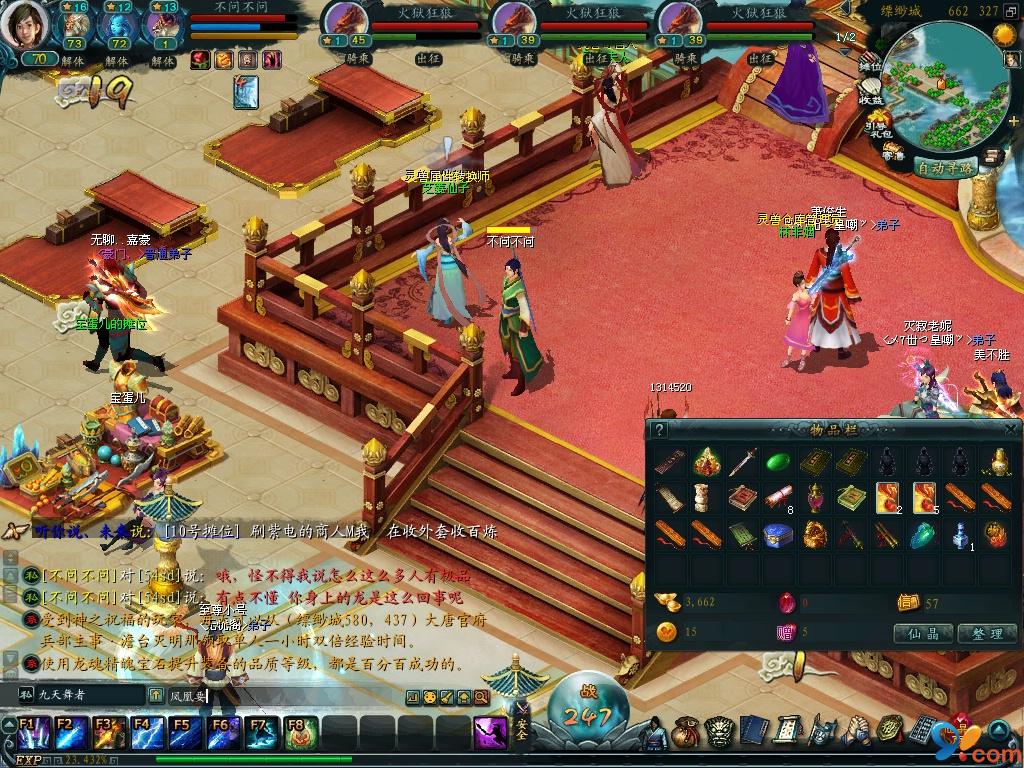Select the sword item in inventory
This screenshot has height=768, width=1024.
pos(741,462)
